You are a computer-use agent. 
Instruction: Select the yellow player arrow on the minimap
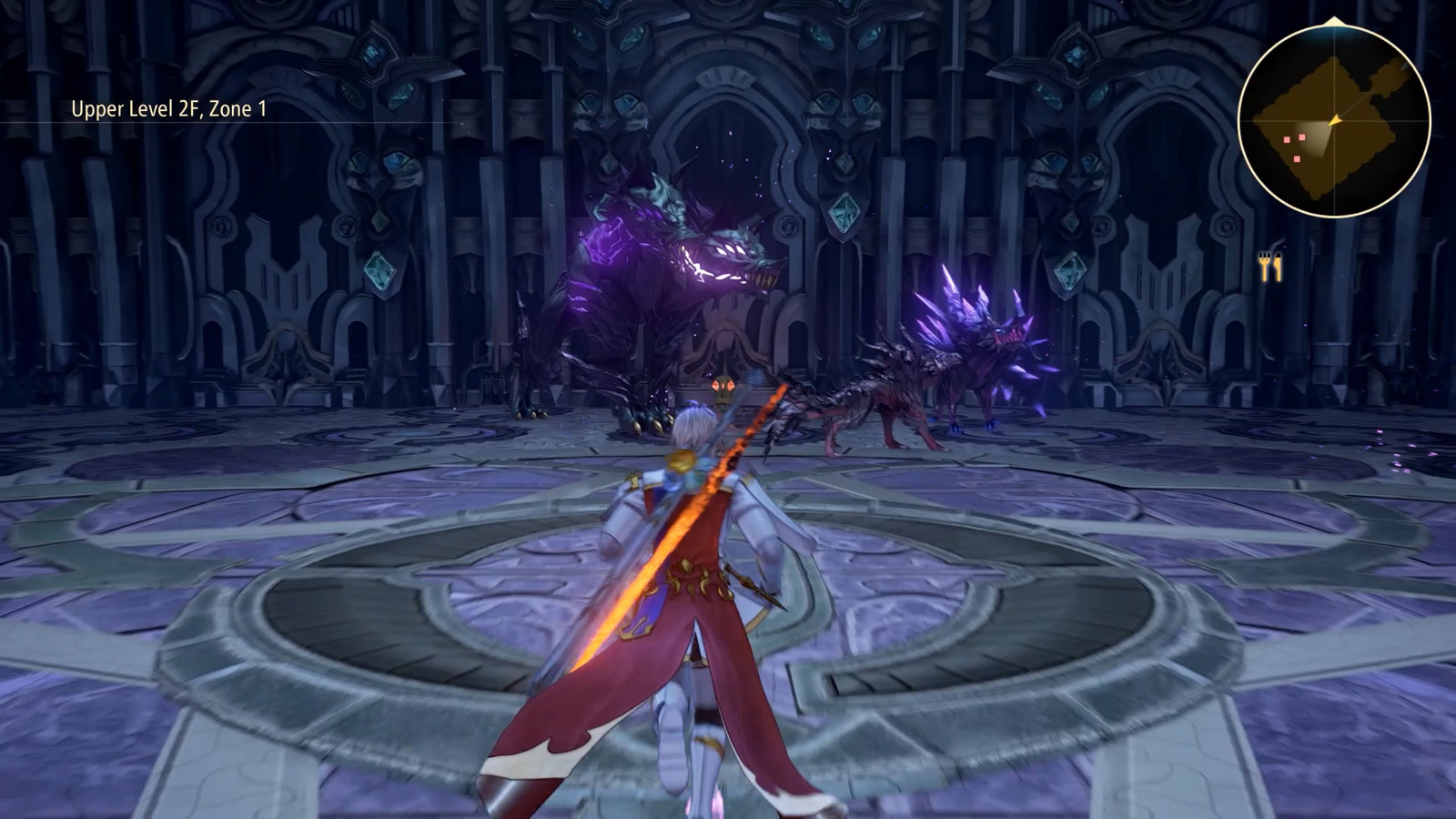point(1335,119)
